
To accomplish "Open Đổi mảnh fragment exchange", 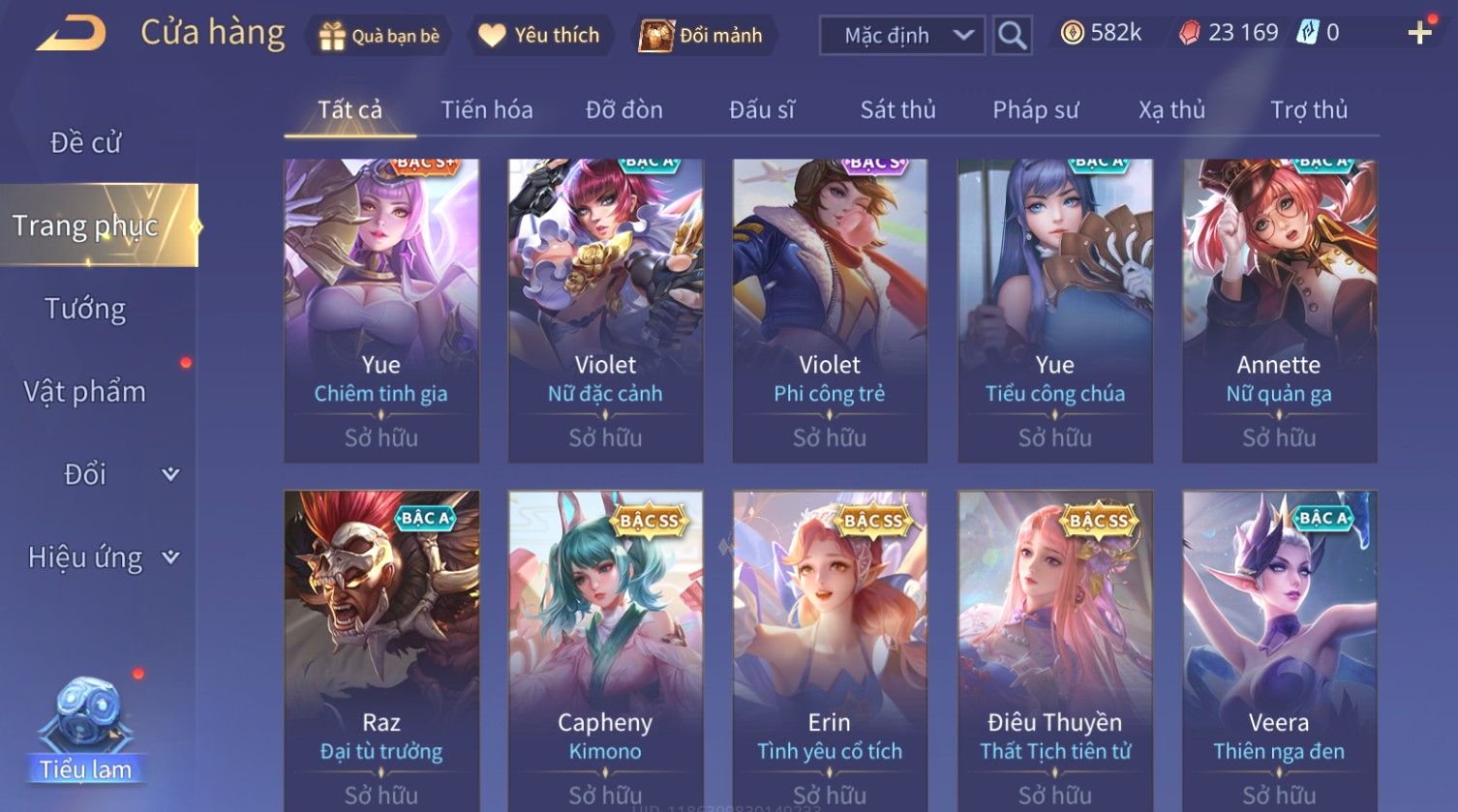I will pyautogui.click(x=701, y=36).
